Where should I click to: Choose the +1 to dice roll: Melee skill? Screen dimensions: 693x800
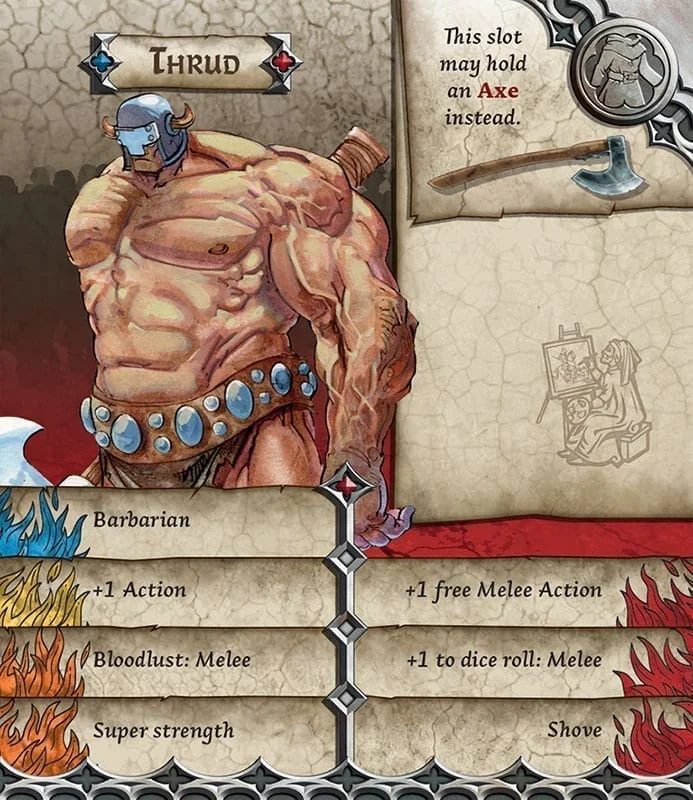[x=503, y=659]
